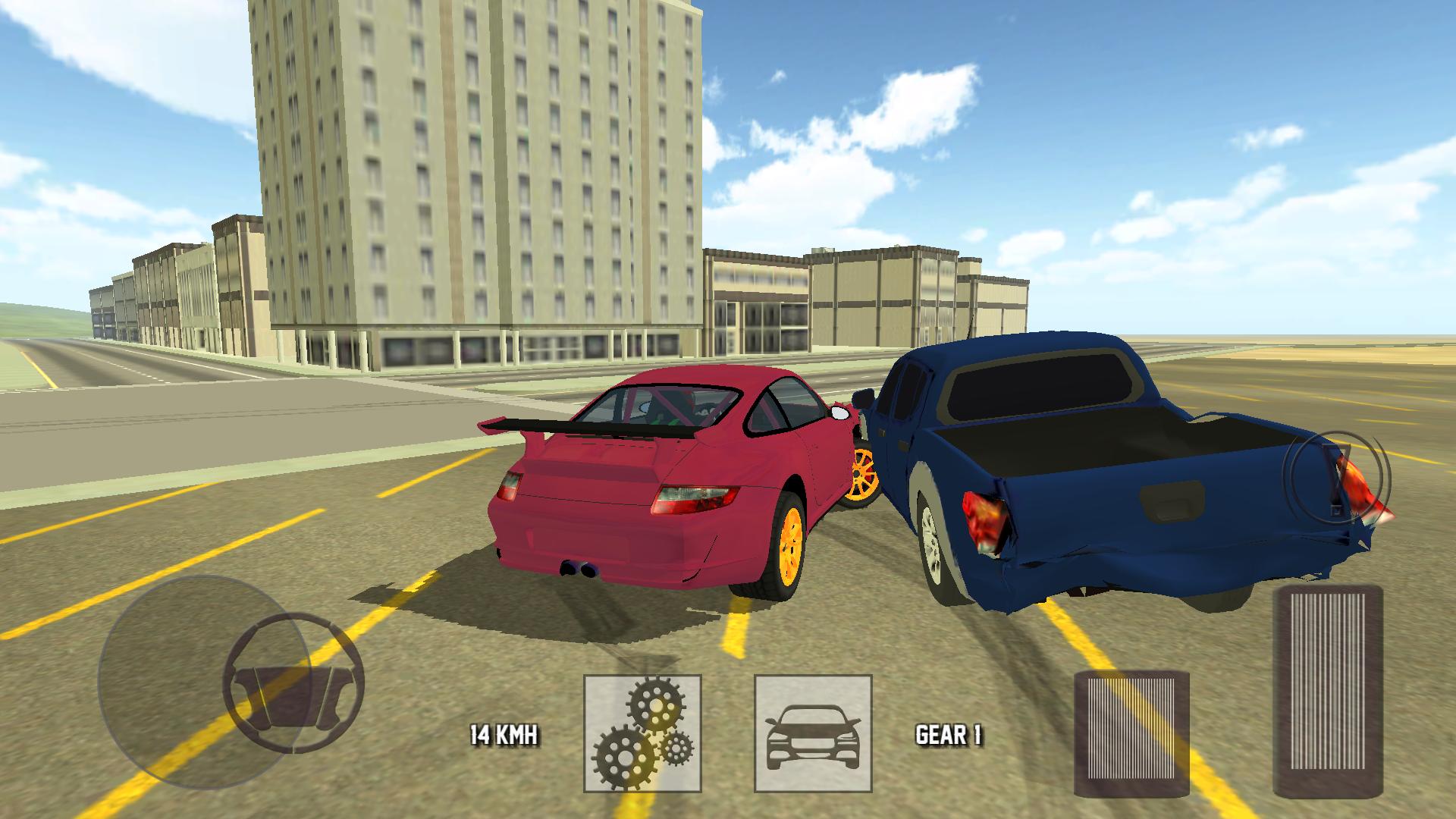Screen dimensions: 1456x819
Task: Click the tall beige skyscraper
Action: pos(470,167)
